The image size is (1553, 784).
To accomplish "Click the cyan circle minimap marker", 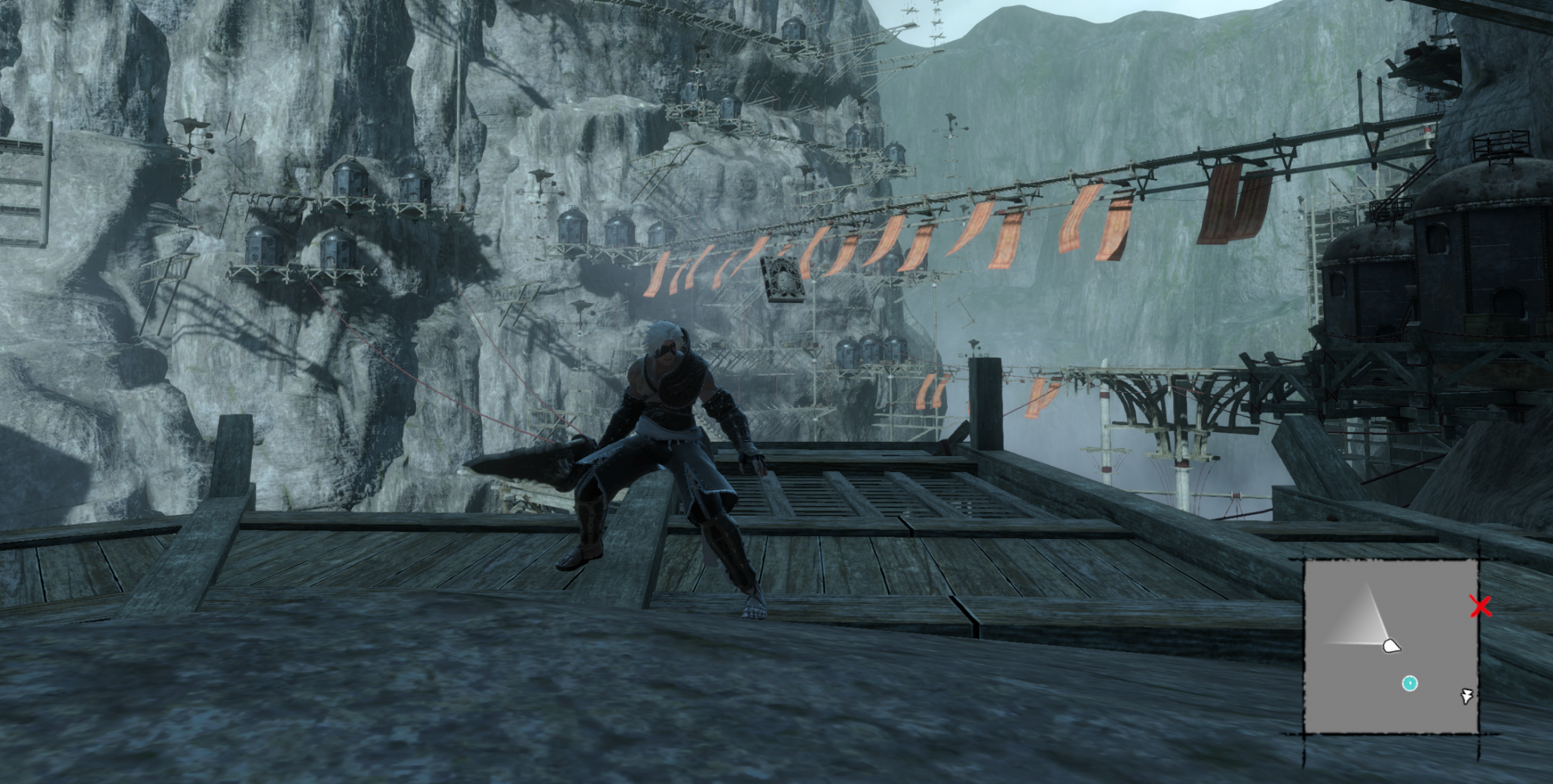I will click(1409, 683).
